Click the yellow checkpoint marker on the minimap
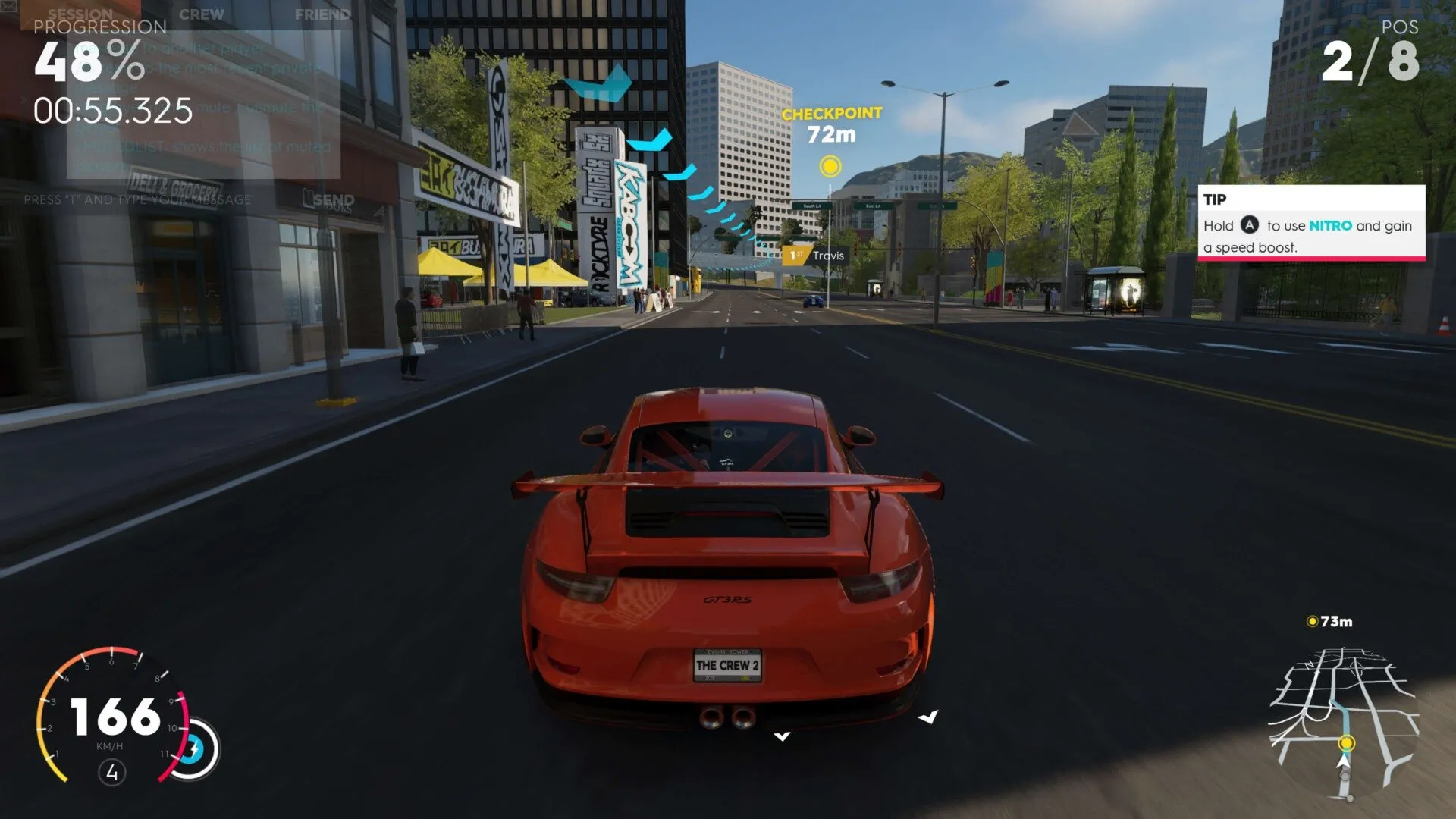The image size is (1456, 819). [x=1347, y=742]
